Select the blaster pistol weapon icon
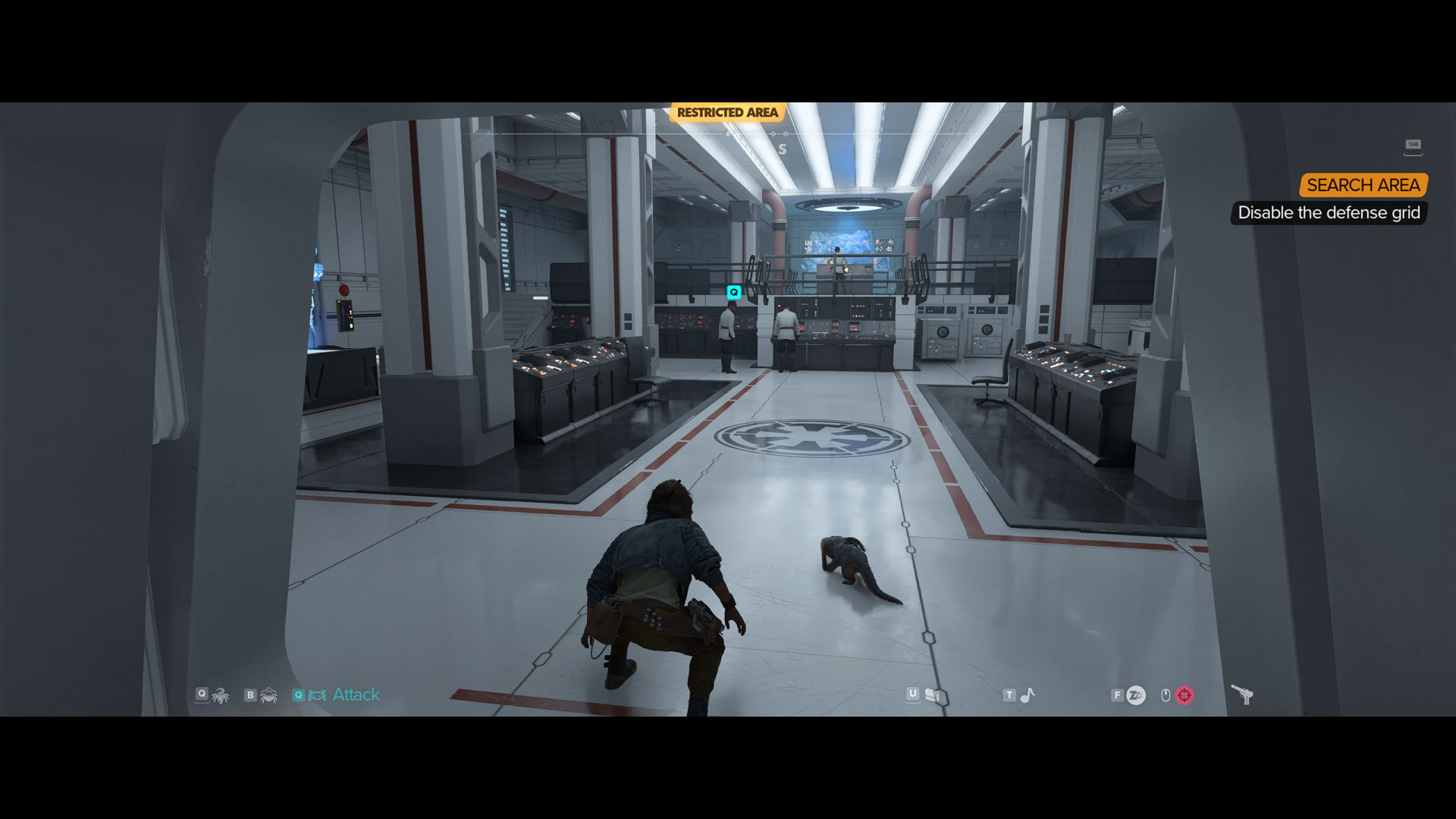The height and width of the screenshot is (819, 1456). (1242, 694)
